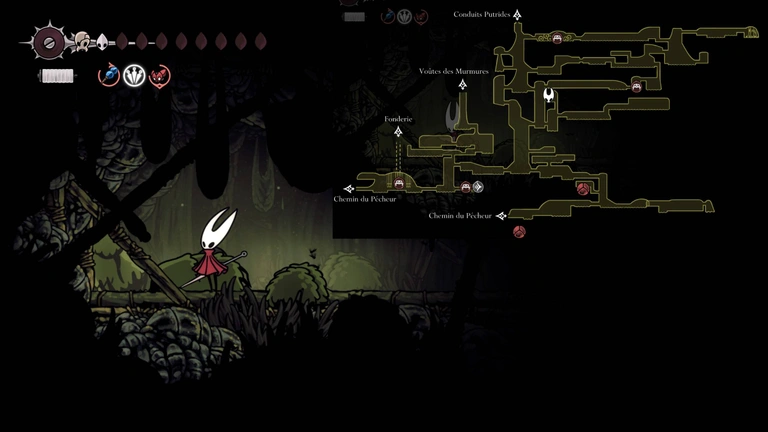This screenshot has width=768, height=432.
Task: Select the white throwing knives tool icon
Action: 134,75
